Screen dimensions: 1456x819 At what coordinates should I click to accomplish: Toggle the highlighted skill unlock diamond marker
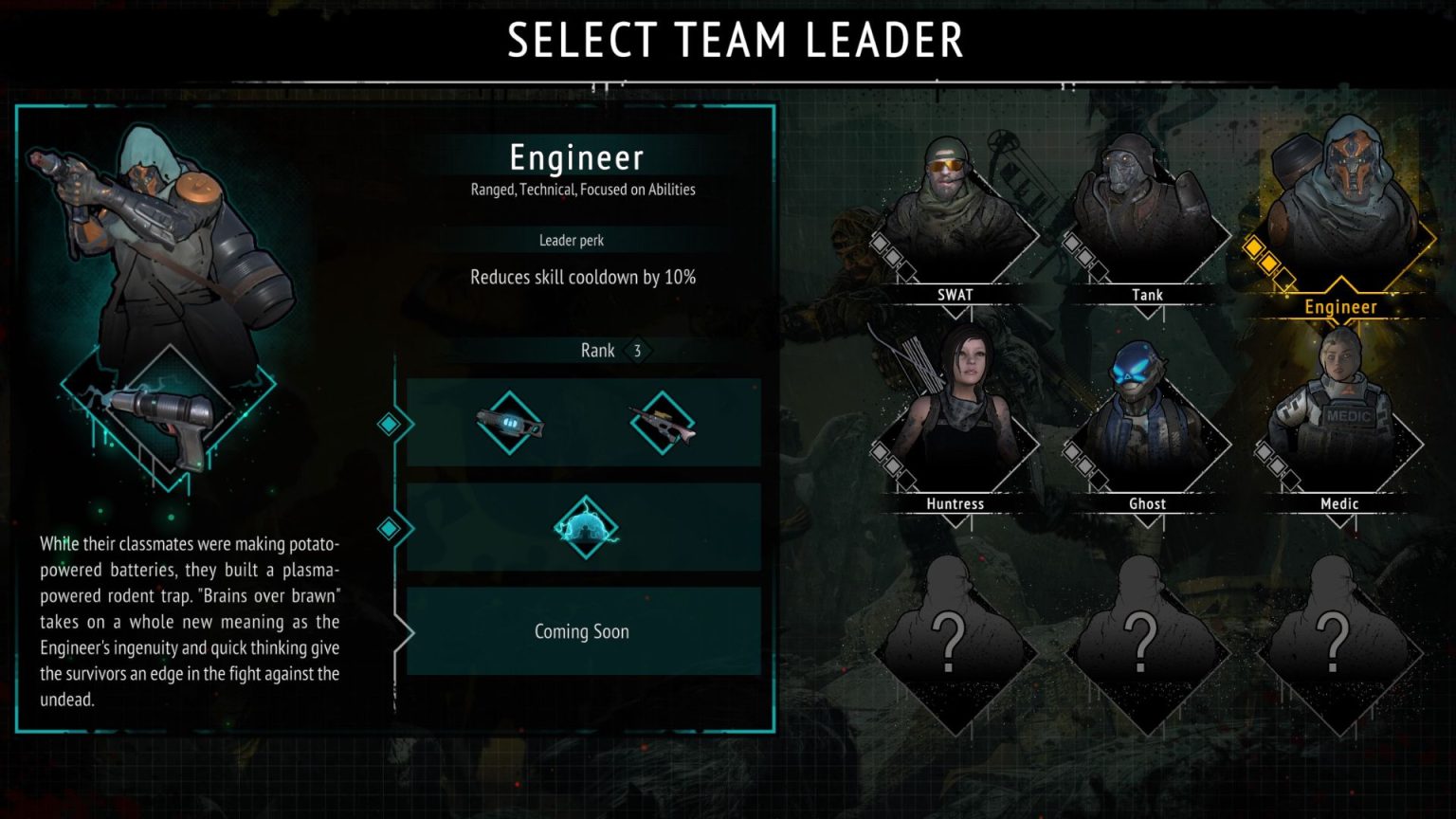tap(389, 529)
